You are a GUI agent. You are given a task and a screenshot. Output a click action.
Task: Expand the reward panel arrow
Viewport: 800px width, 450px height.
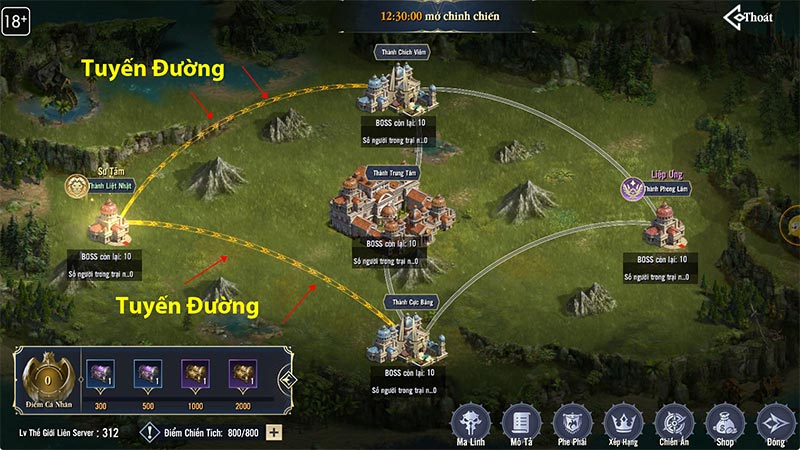(287, 380)
